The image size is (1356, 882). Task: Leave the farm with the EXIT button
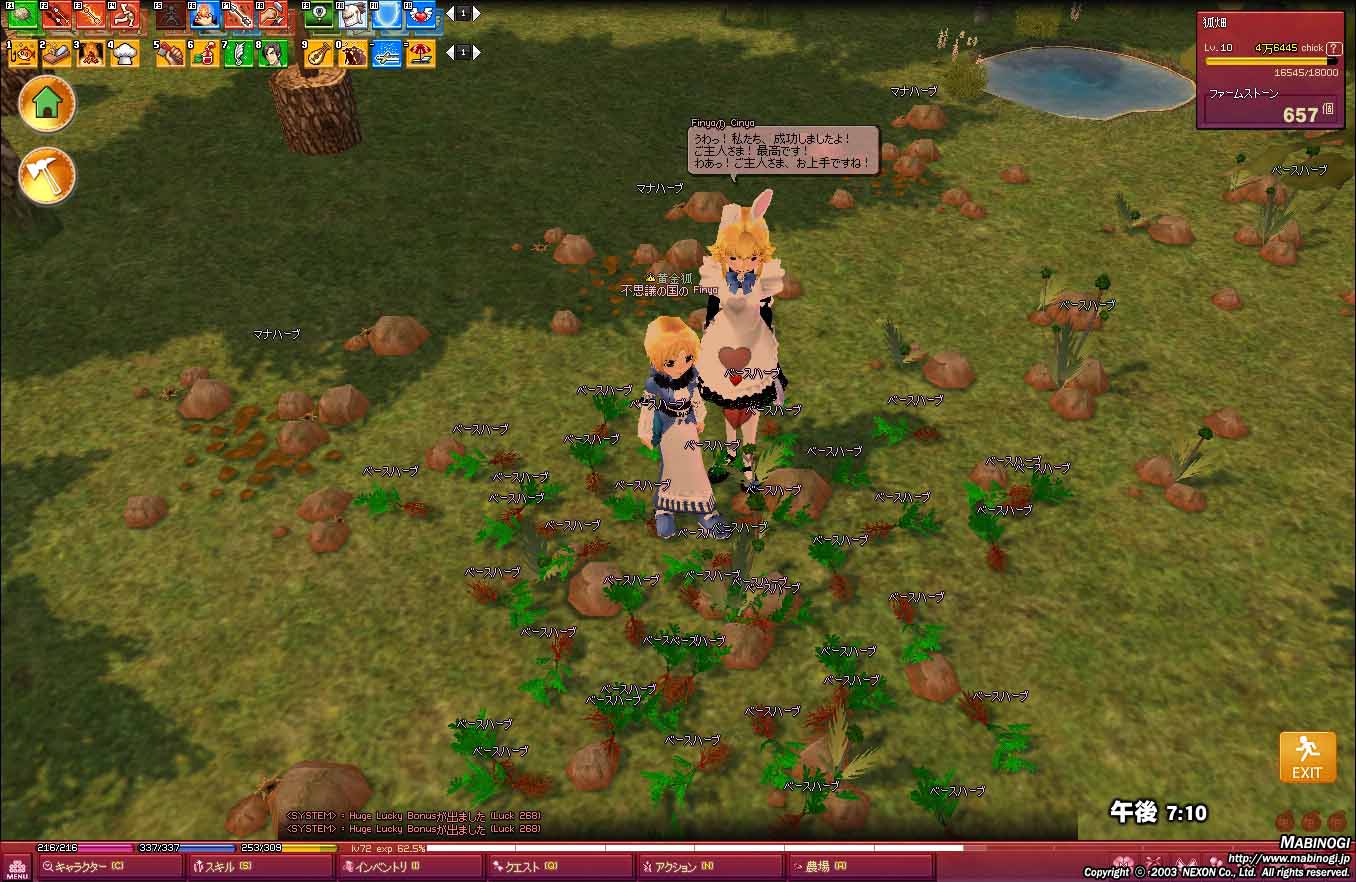click(x=1307, y=757)
